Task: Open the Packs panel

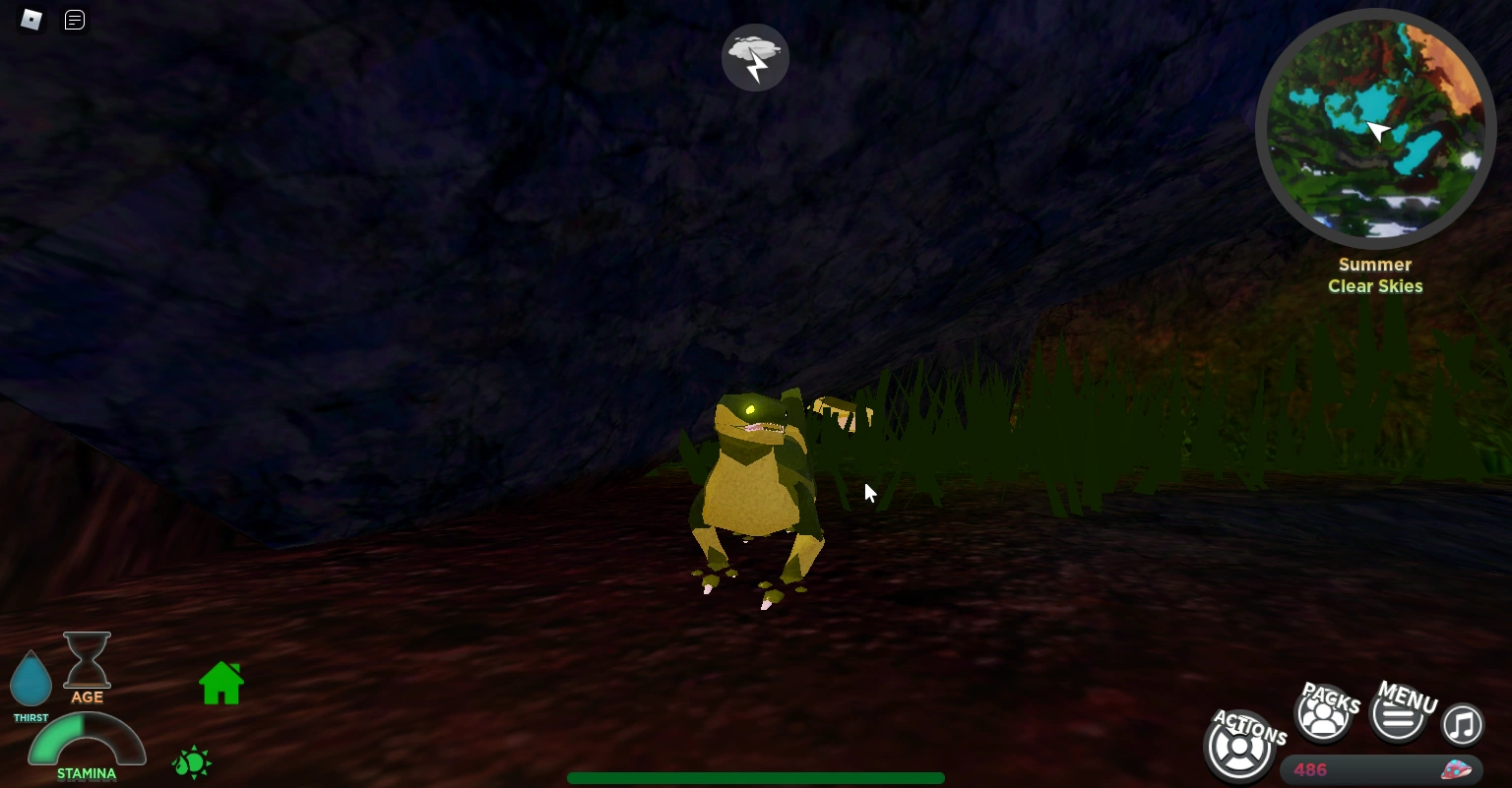Action: [1324, 713]
